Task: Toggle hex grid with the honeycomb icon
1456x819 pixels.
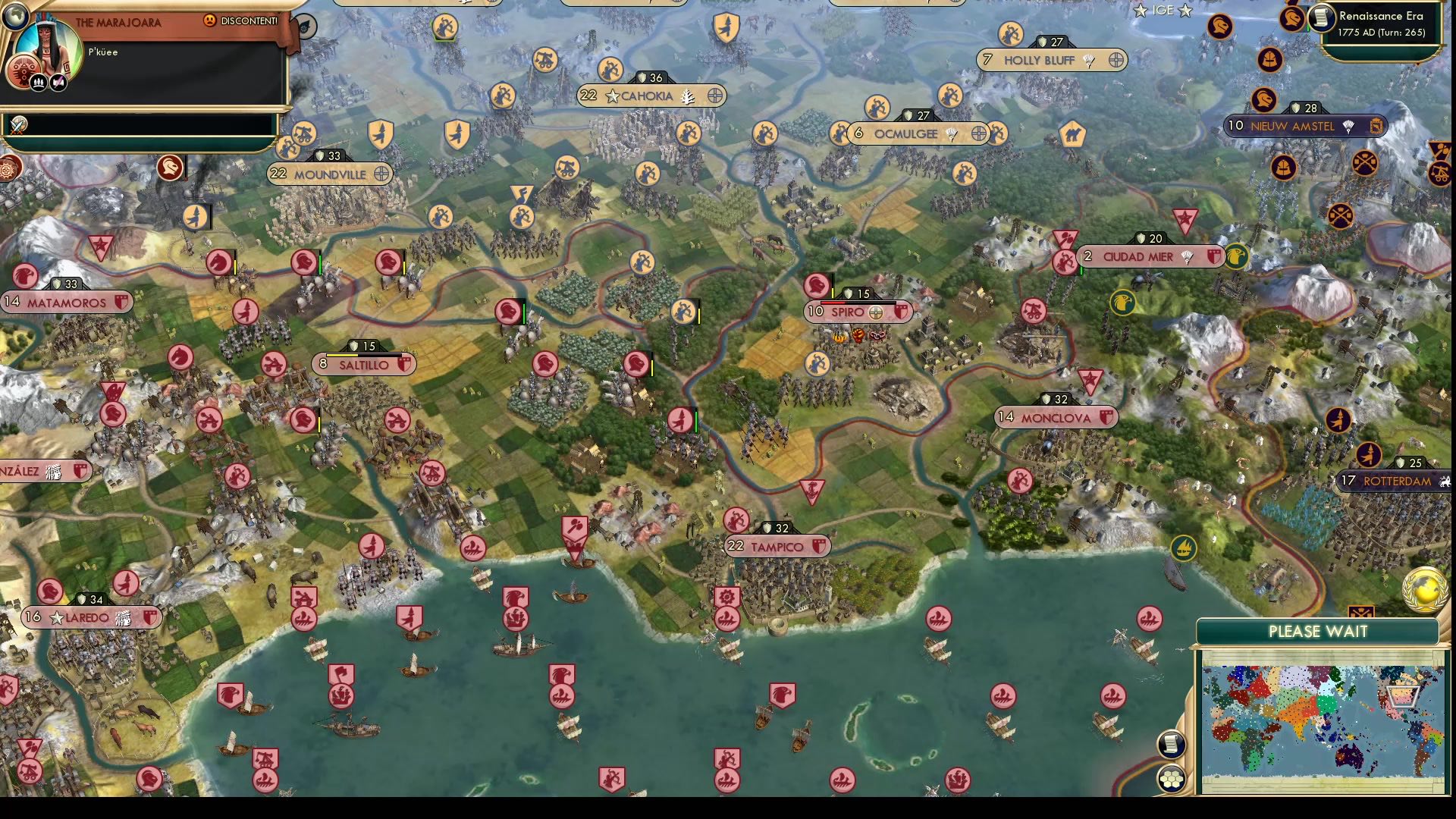Action: (1172, 779)
